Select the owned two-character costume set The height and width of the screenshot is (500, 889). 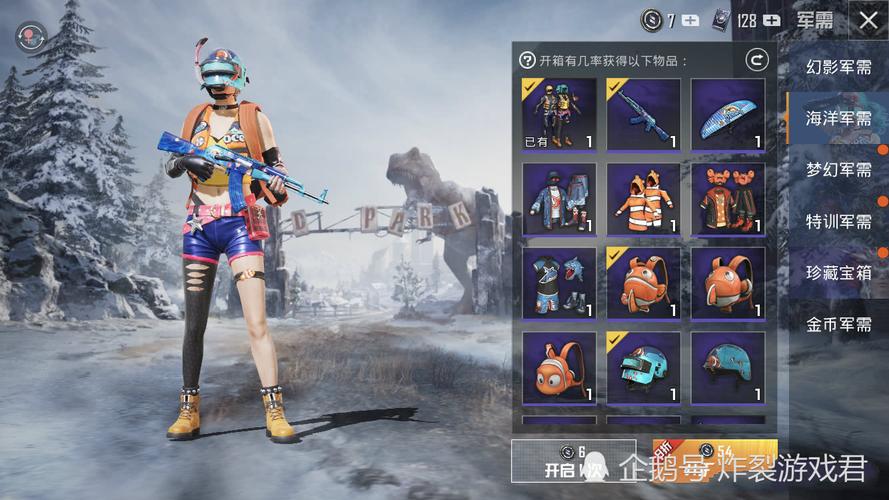(559, 114)
